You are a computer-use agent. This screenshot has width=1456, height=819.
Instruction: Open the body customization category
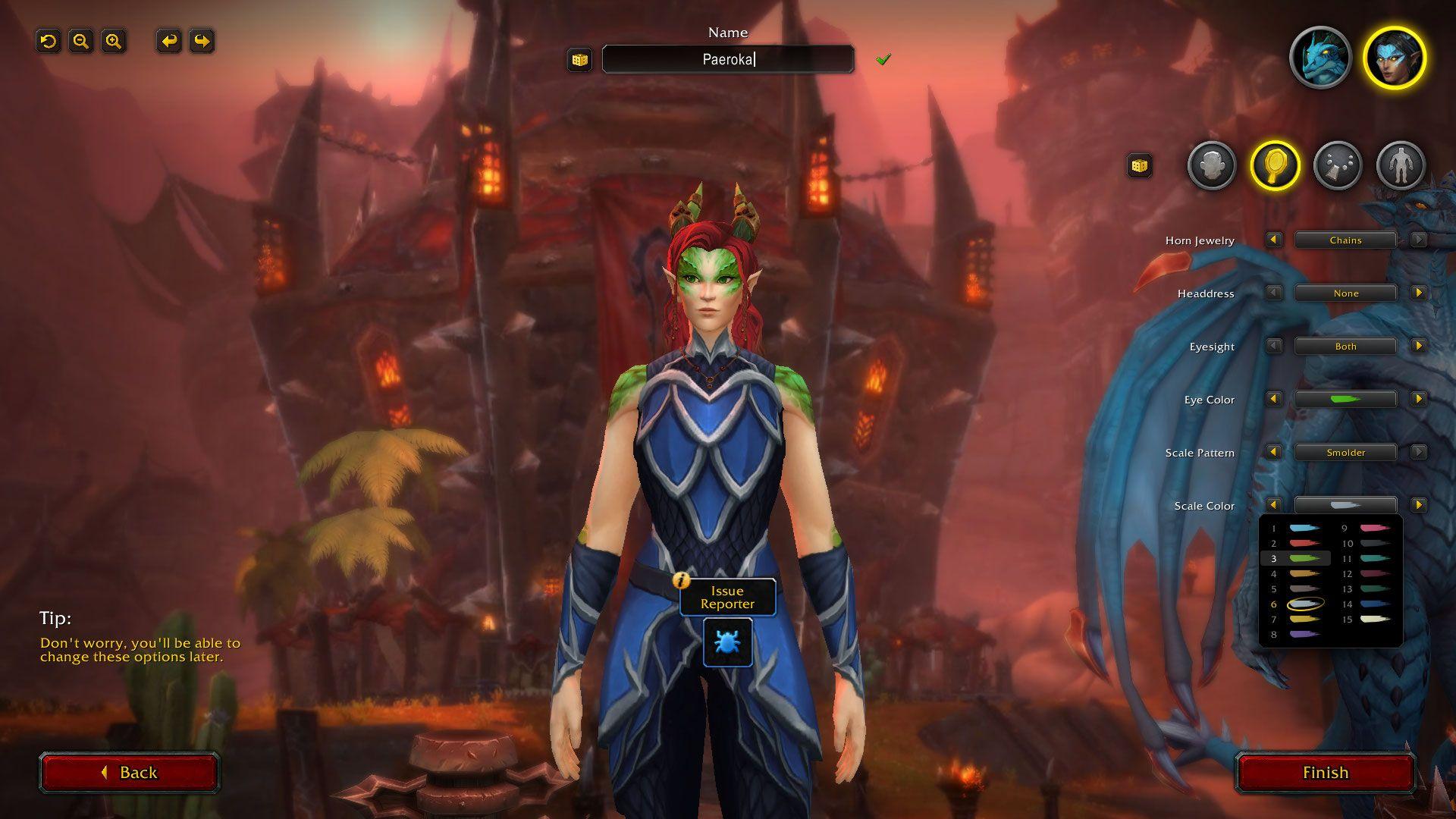(1401, 165)
